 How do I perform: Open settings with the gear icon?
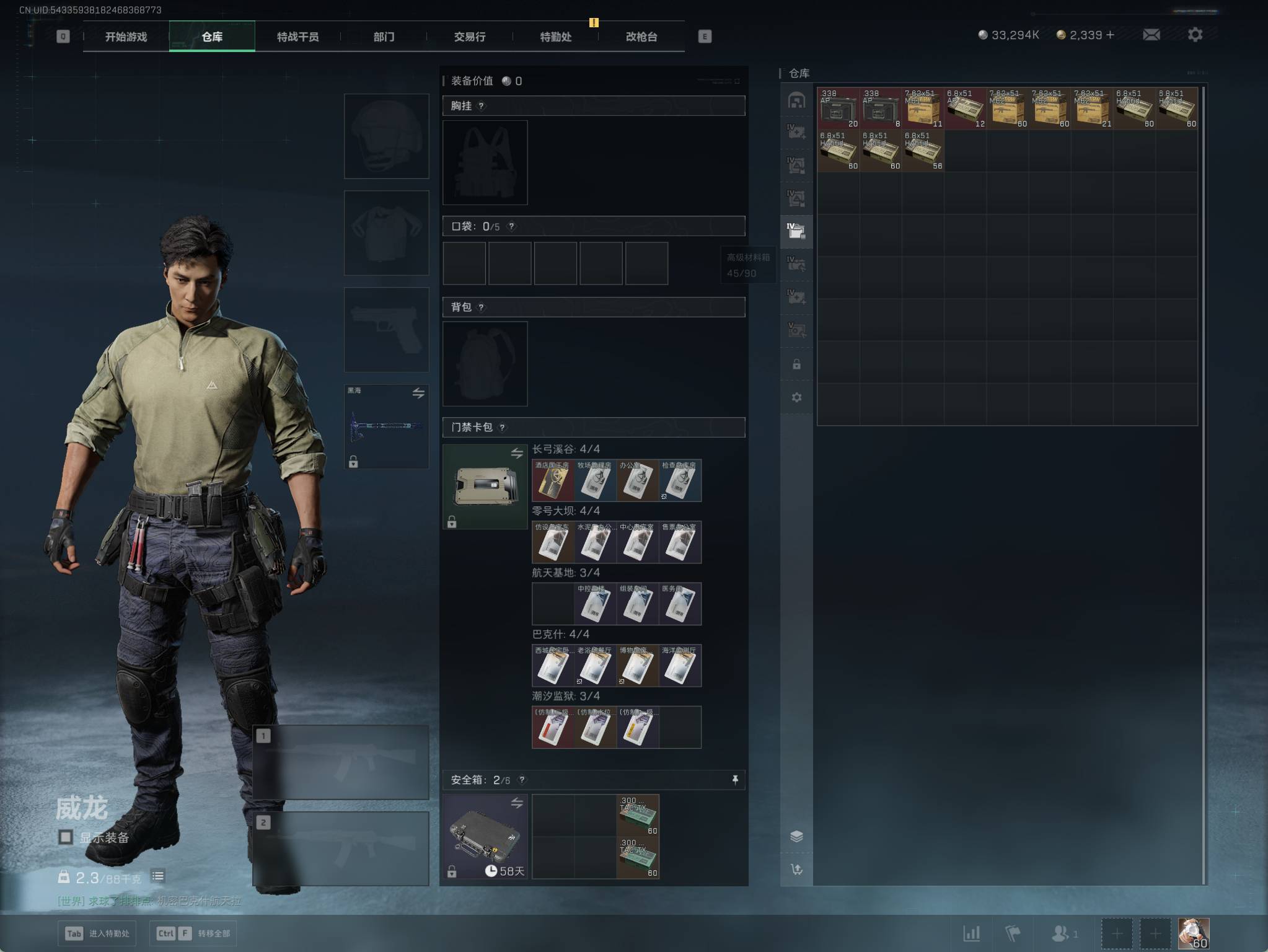click(x=1195, y=35)
